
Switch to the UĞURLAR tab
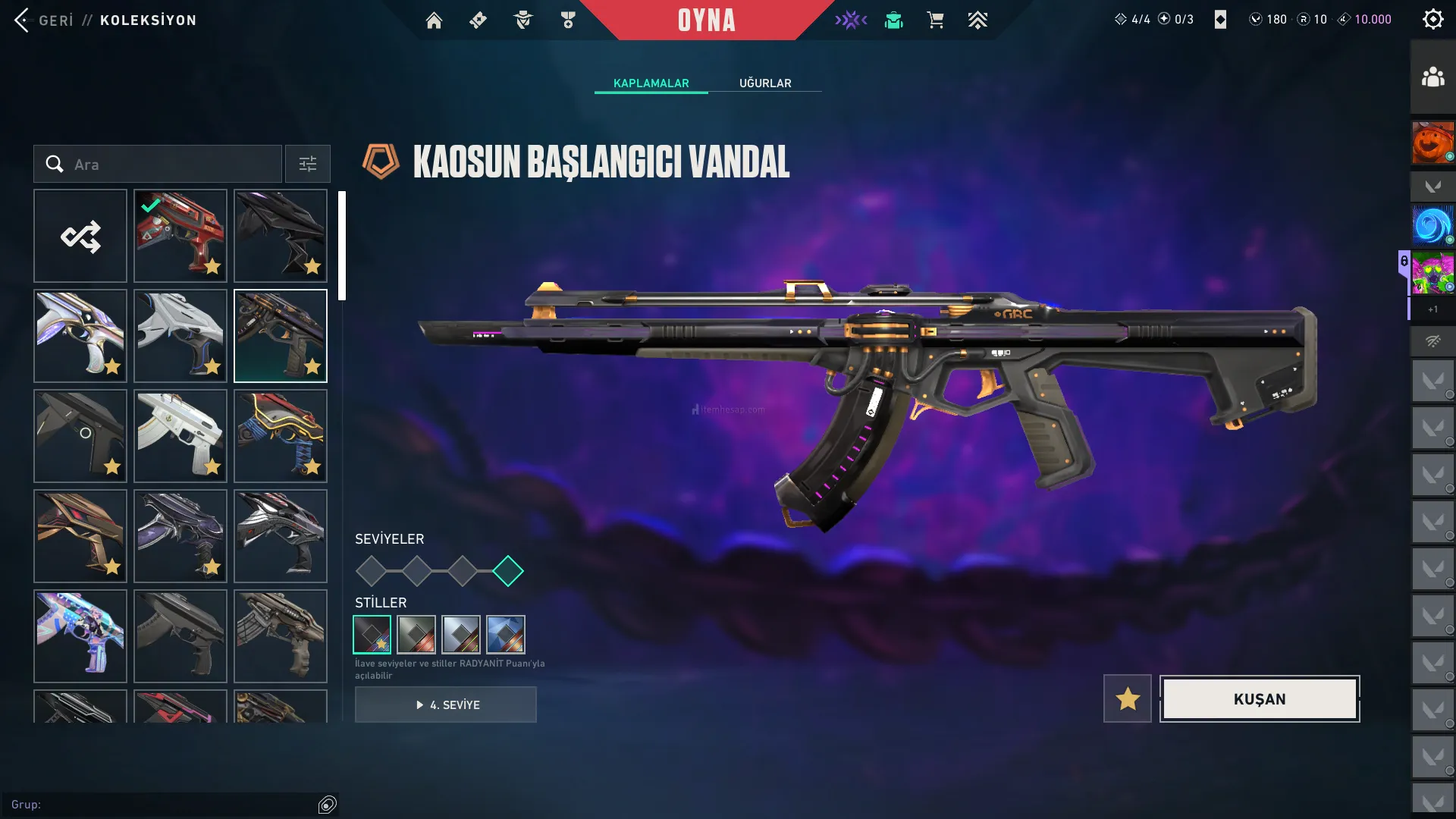765,83
